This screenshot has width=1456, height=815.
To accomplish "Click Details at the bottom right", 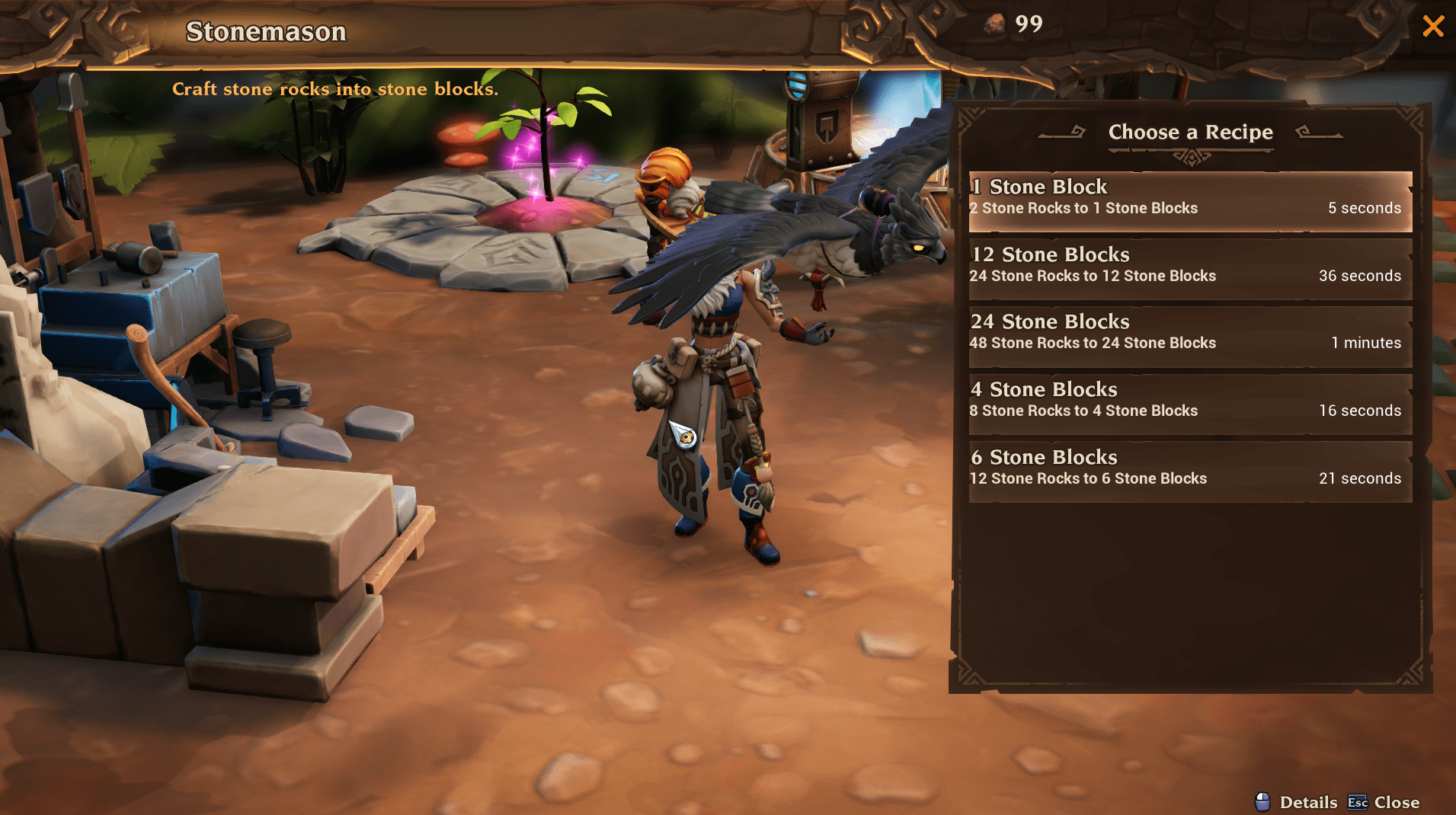I will tap(1307, 802).
